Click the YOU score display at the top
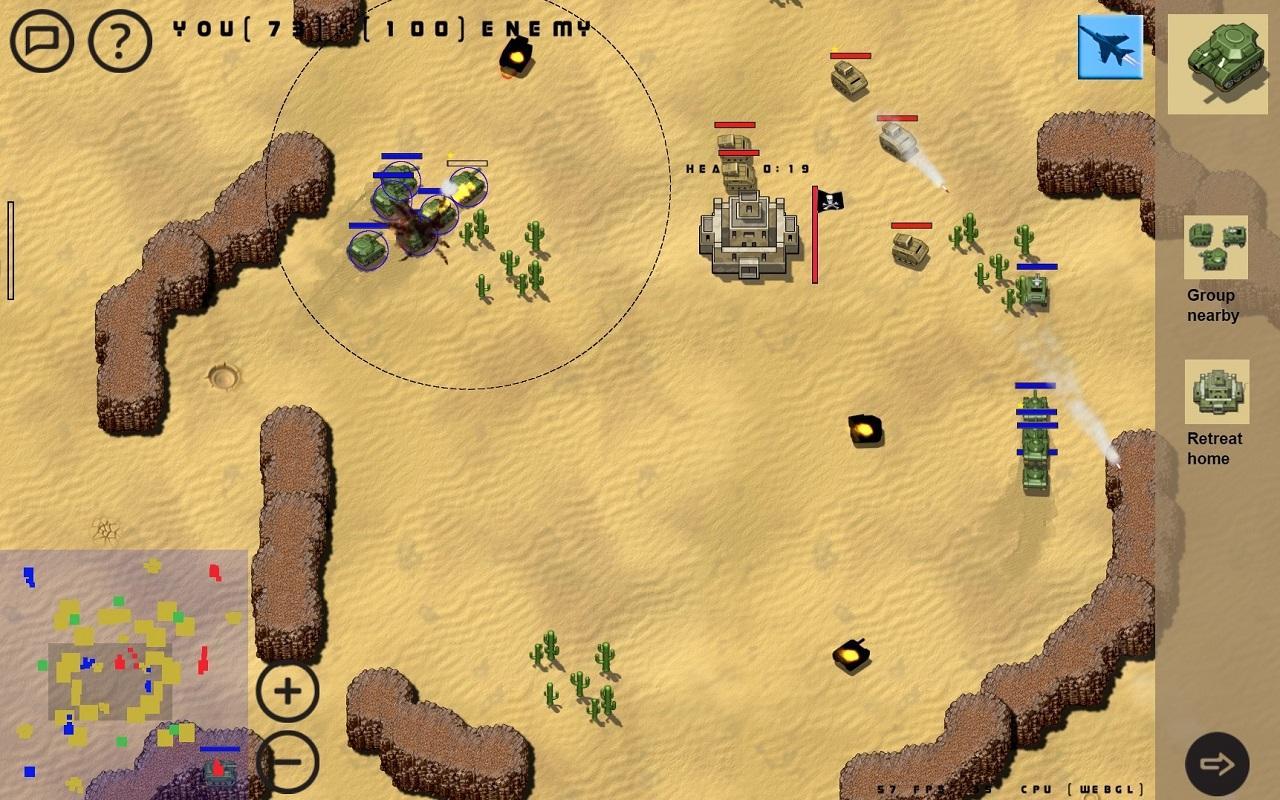1280x800 pixels. coord(230,30)
